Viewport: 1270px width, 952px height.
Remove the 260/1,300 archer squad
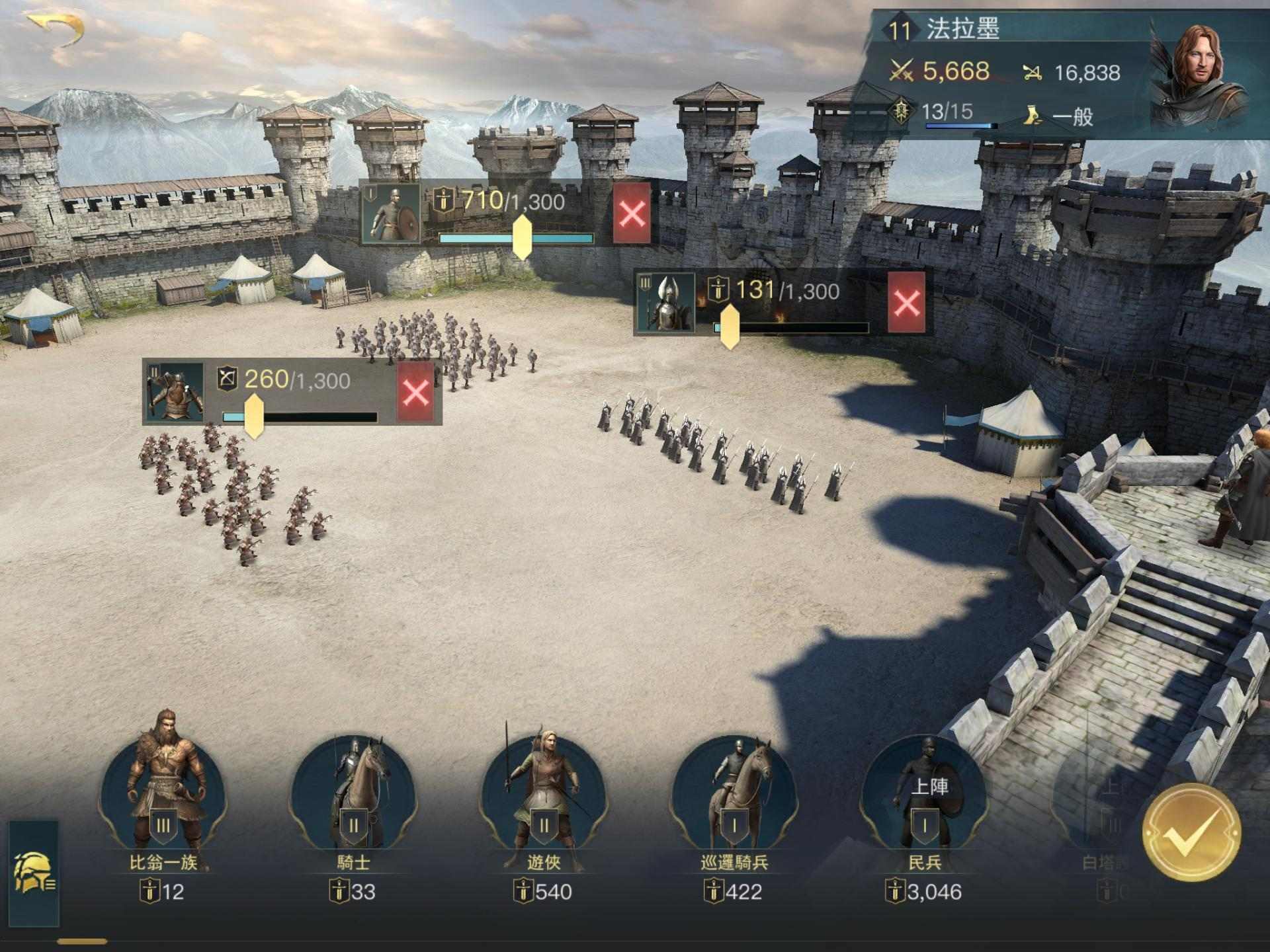pos(415,392)
